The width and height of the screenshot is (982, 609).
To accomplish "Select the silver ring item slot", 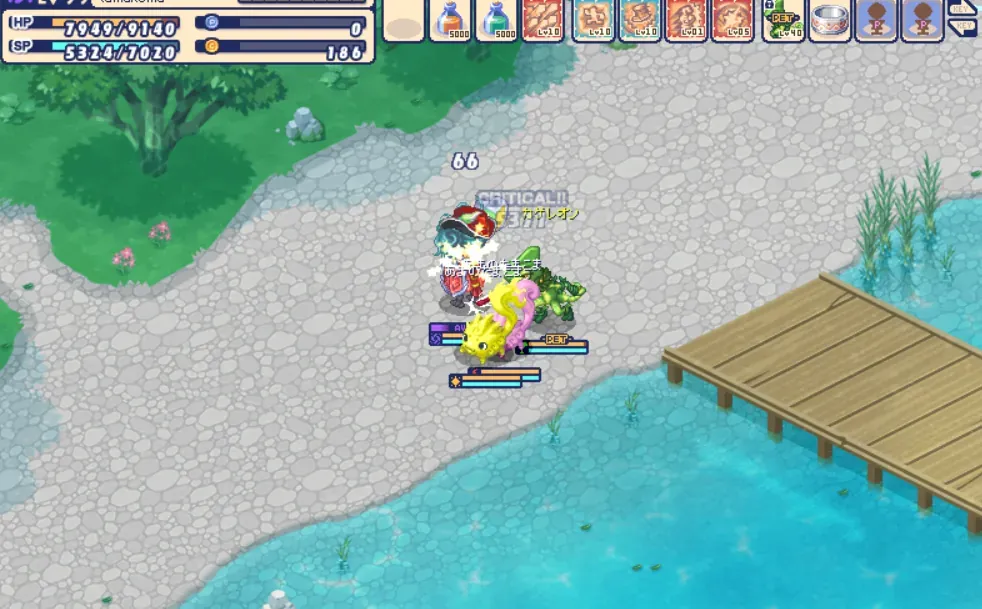I will coord(829,20).
